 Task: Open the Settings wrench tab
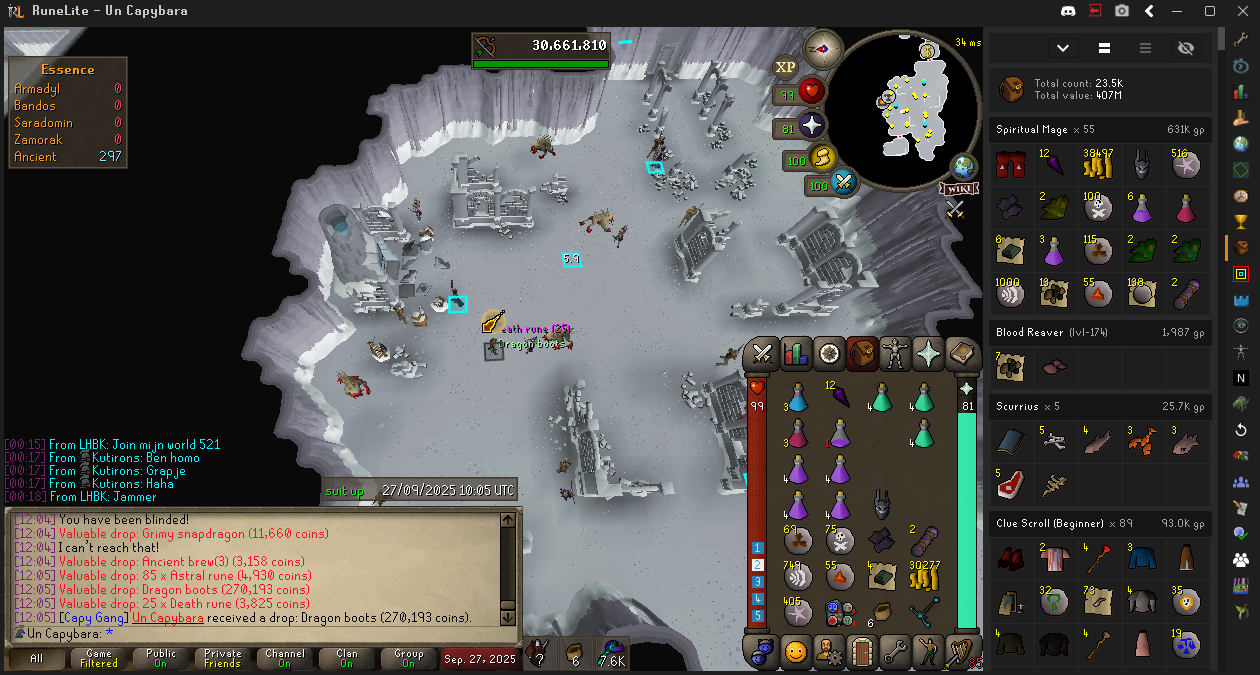pos(896,652)
